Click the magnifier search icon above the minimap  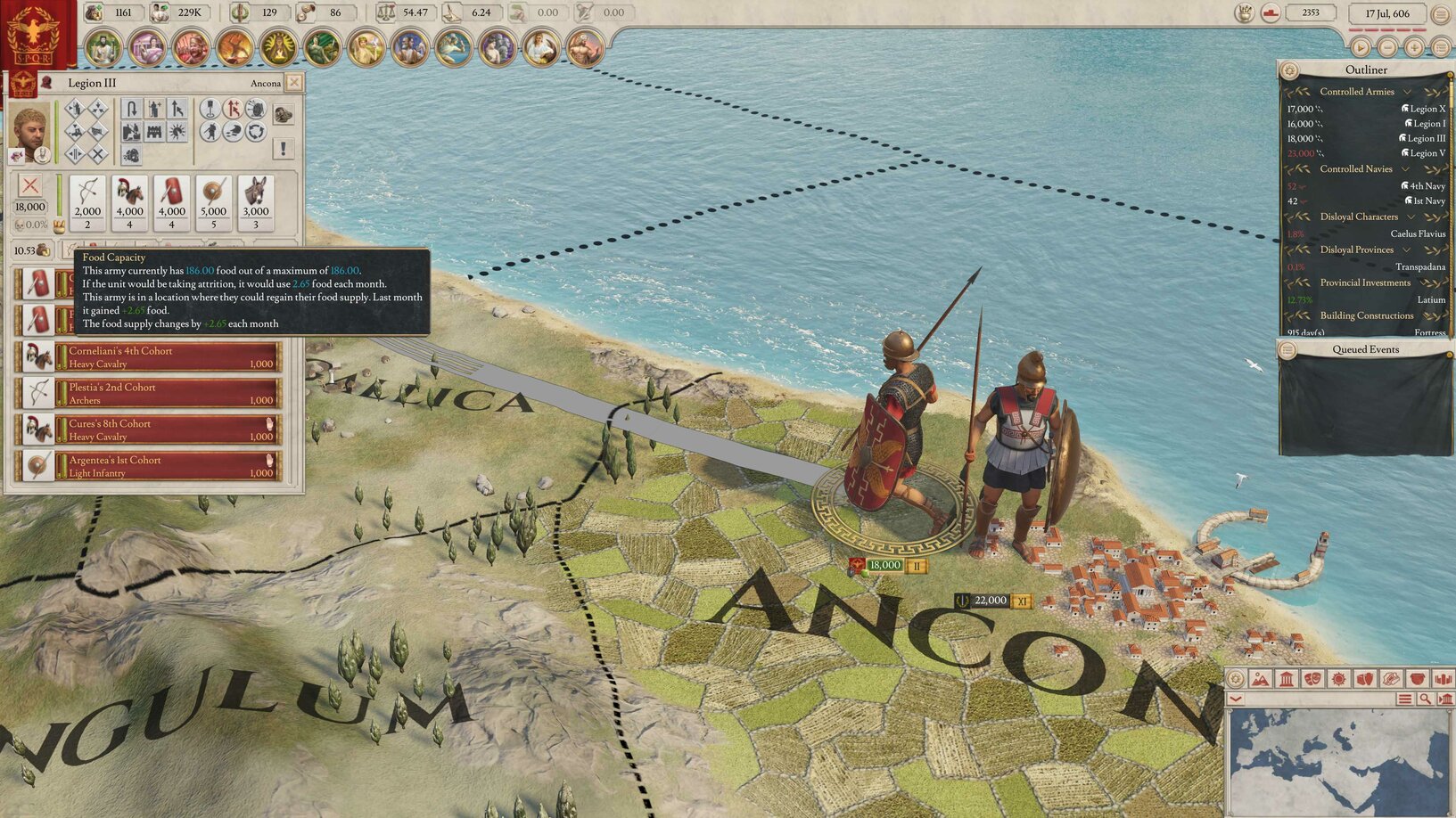pos(1425,699)
